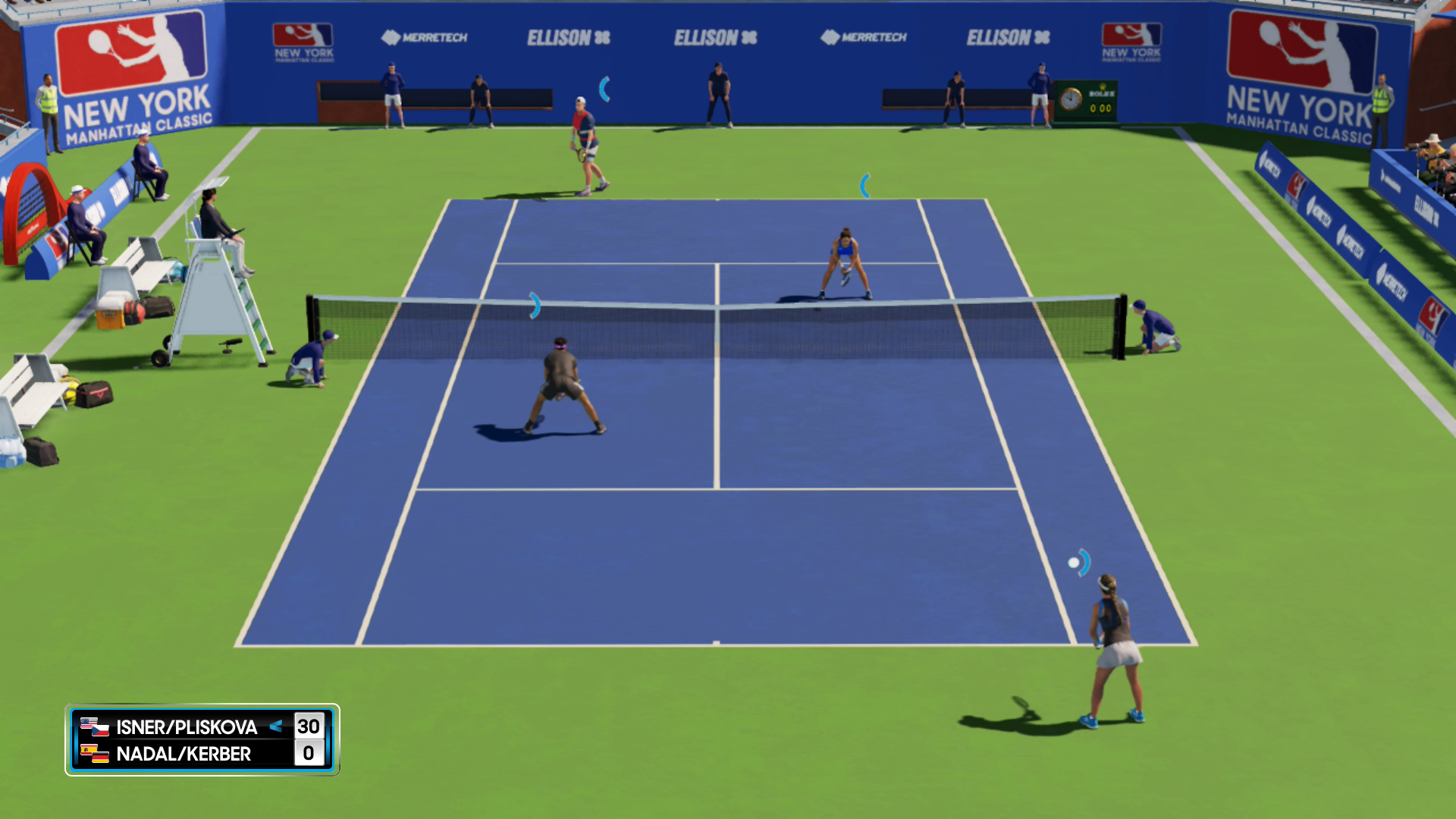
Task: Select the MERRETECH banner on the back wall
Action: 425,37
